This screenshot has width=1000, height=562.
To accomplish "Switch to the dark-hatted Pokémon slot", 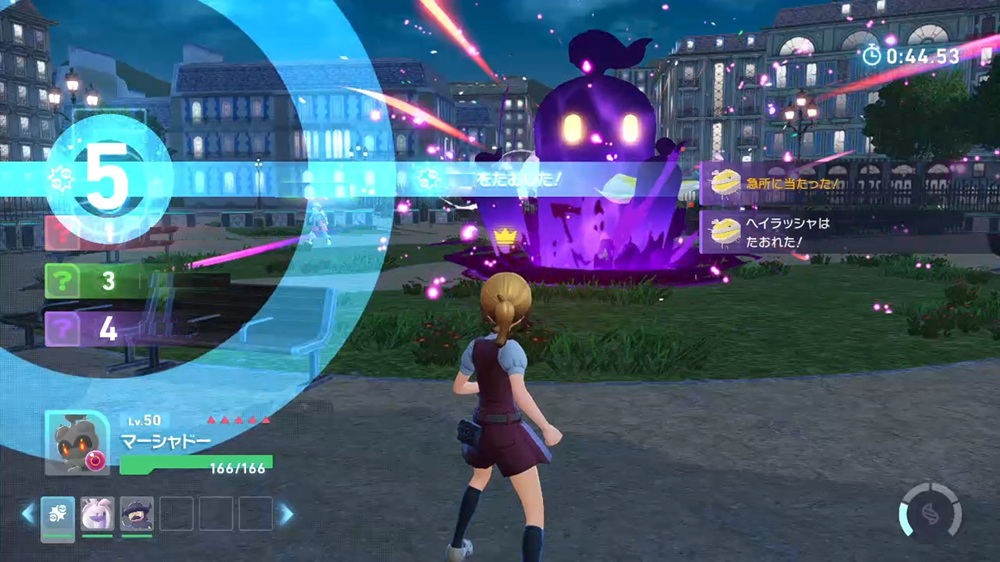I will click(x=136, y=514).
